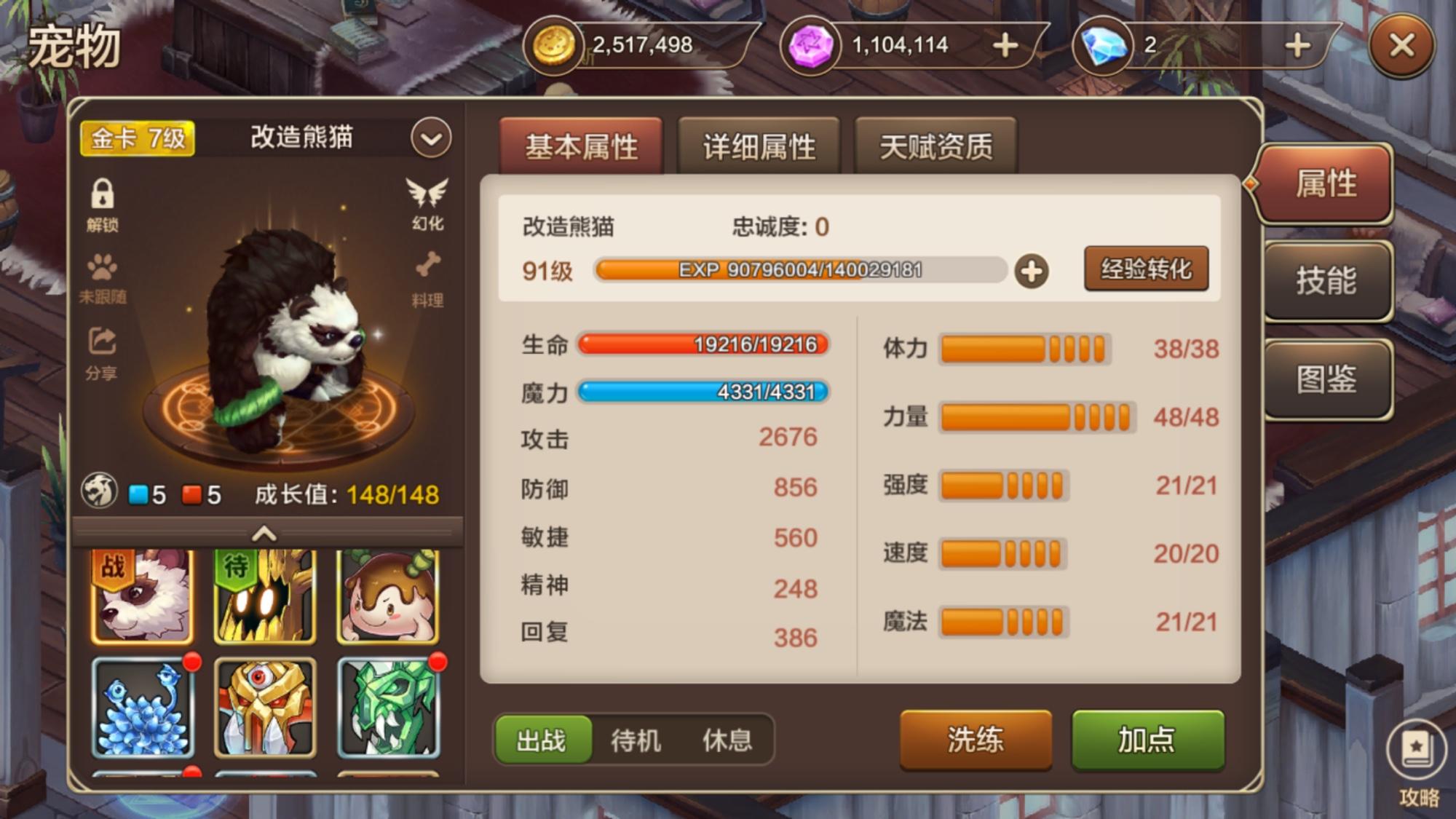Screen dimensions: 1456x819
Task: Set the pet to 休息 status
Action: pyautogui.click(x=727, y=740)
